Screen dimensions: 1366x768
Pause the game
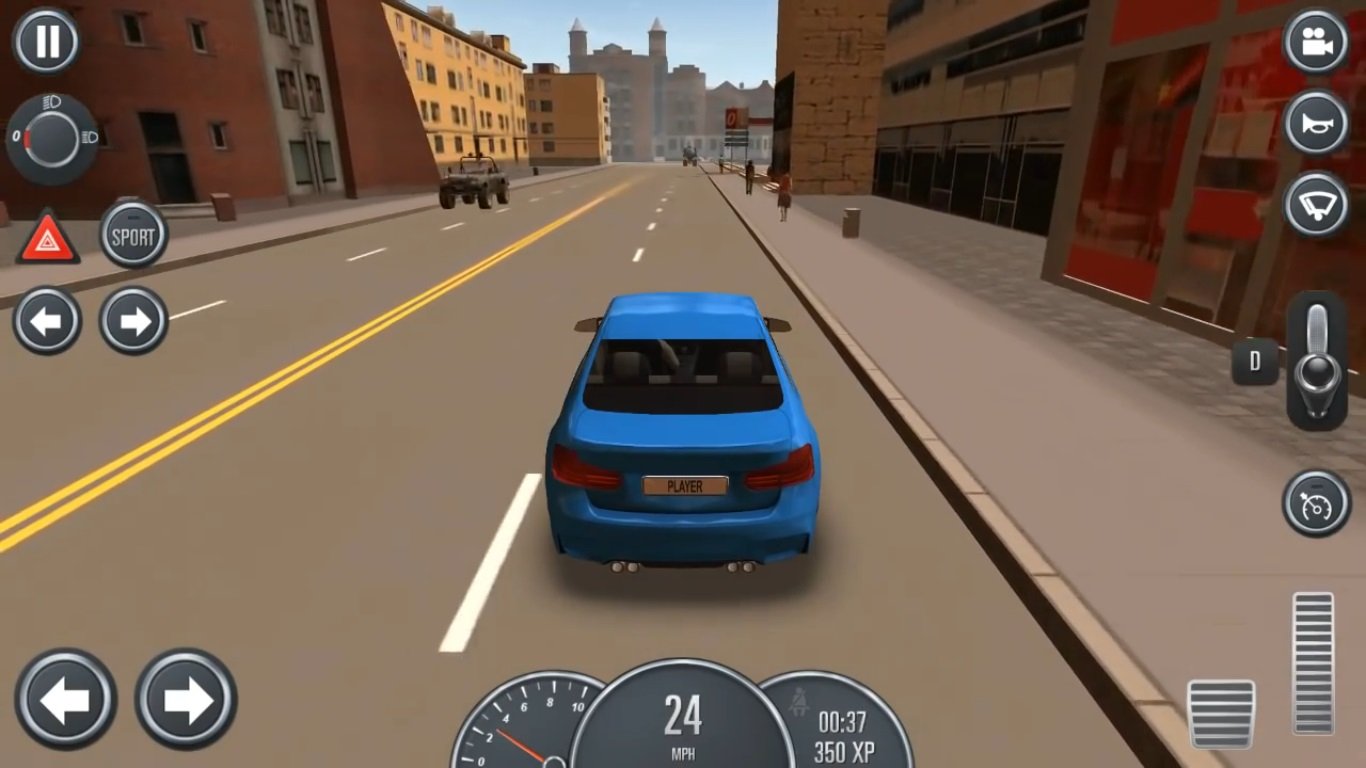(46, 41)
